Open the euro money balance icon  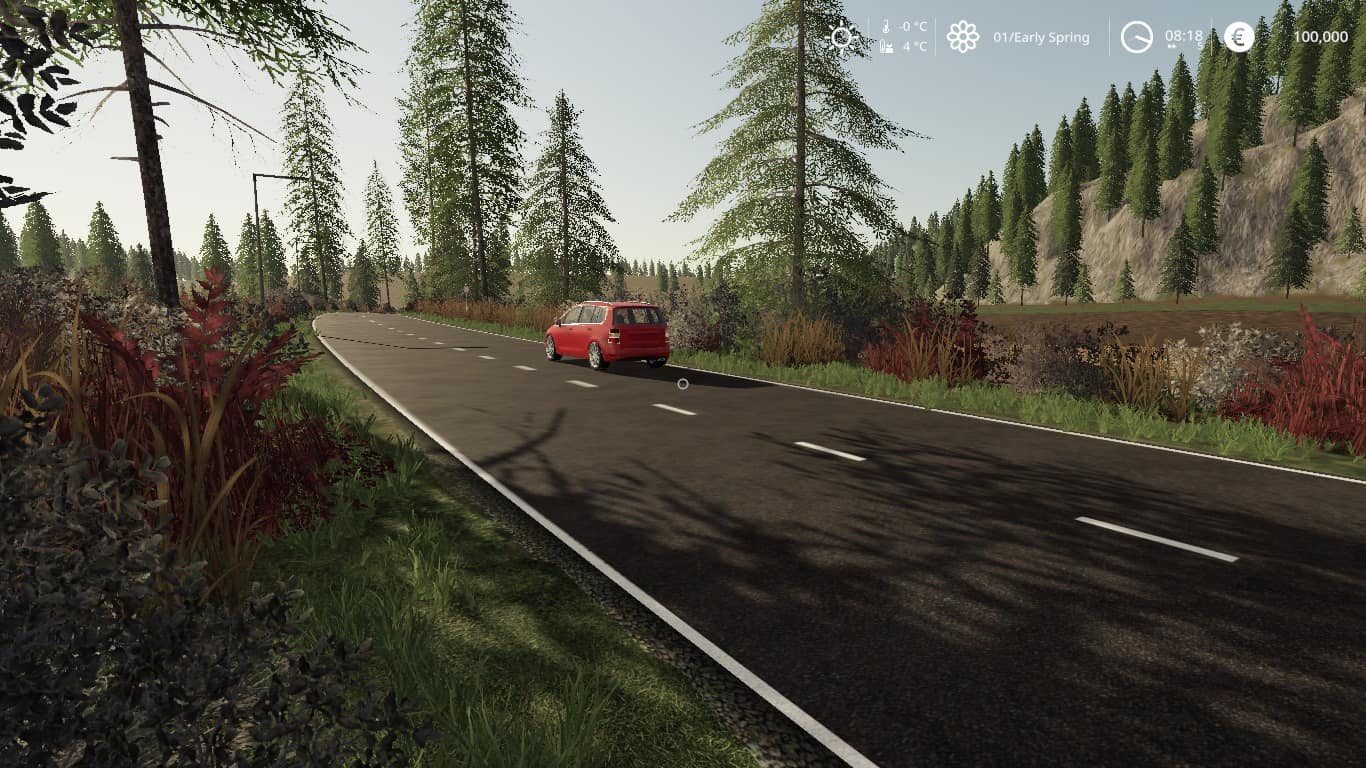click(x=1239, y=37)
